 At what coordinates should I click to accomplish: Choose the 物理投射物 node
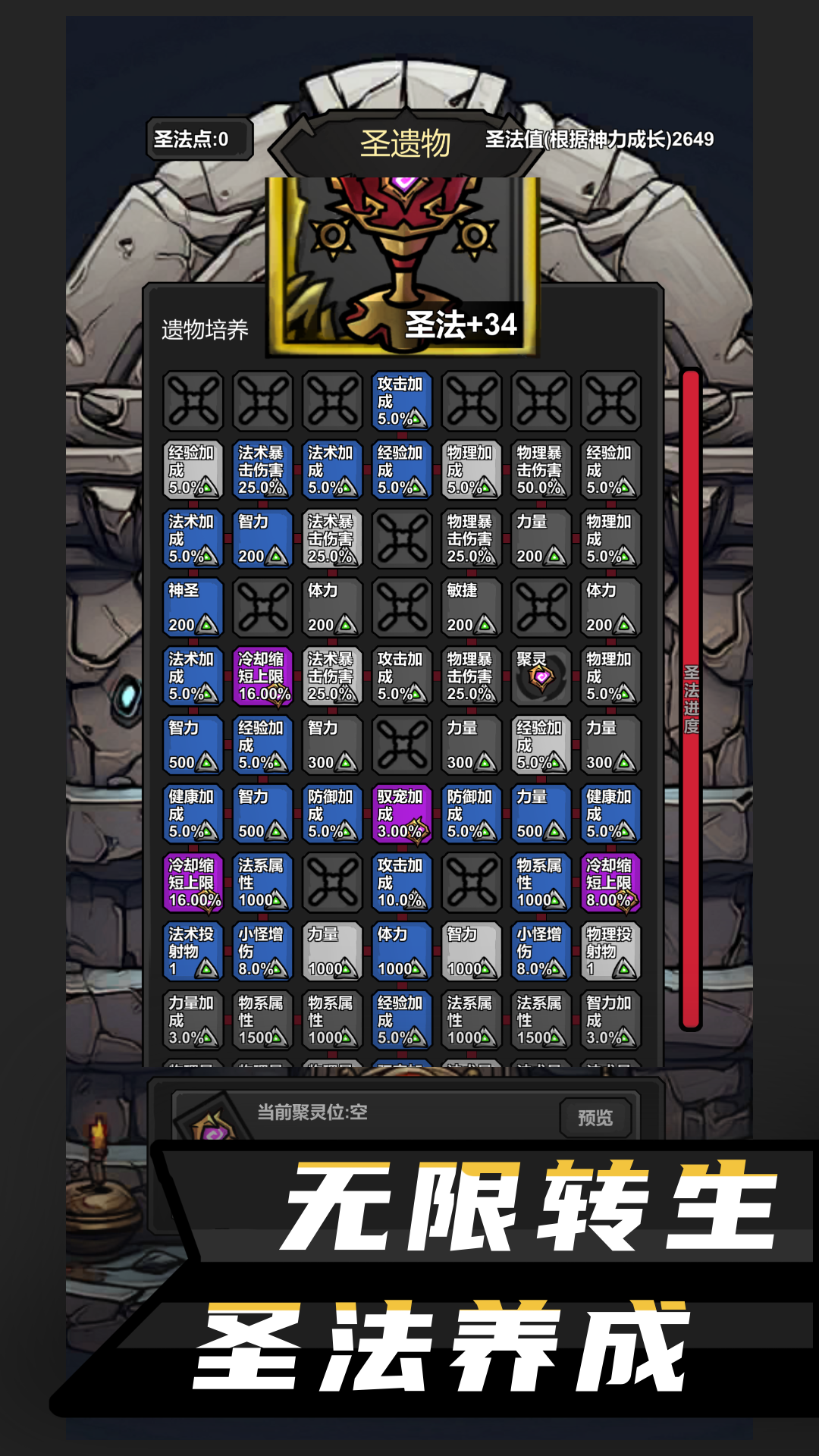click(610, 951)
